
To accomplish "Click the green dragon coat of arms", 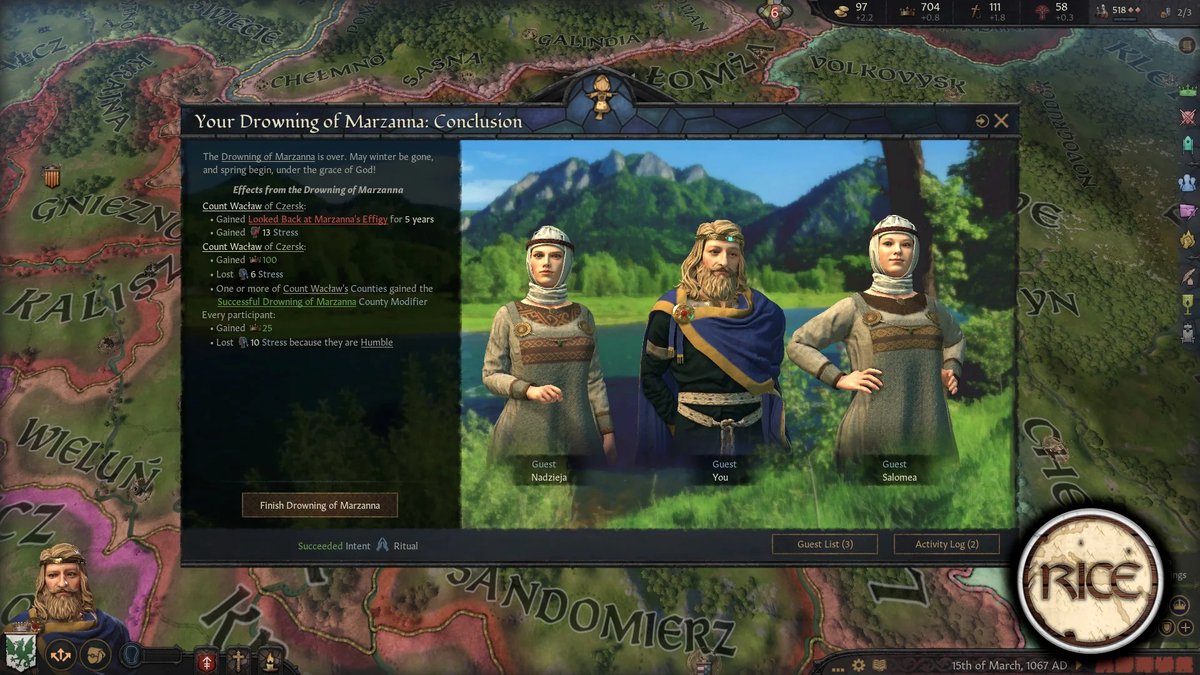I will (20, 650).
